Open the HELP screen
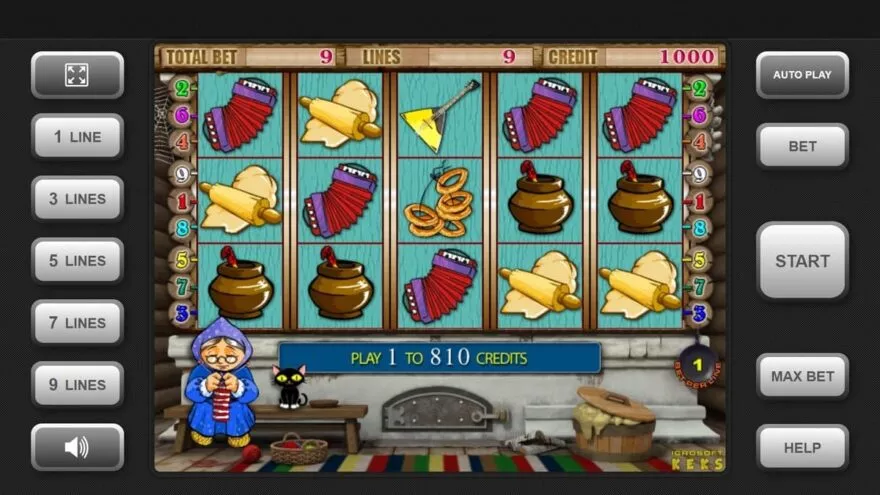The height and width of the screenshot is (495, 880). point(802,448)
